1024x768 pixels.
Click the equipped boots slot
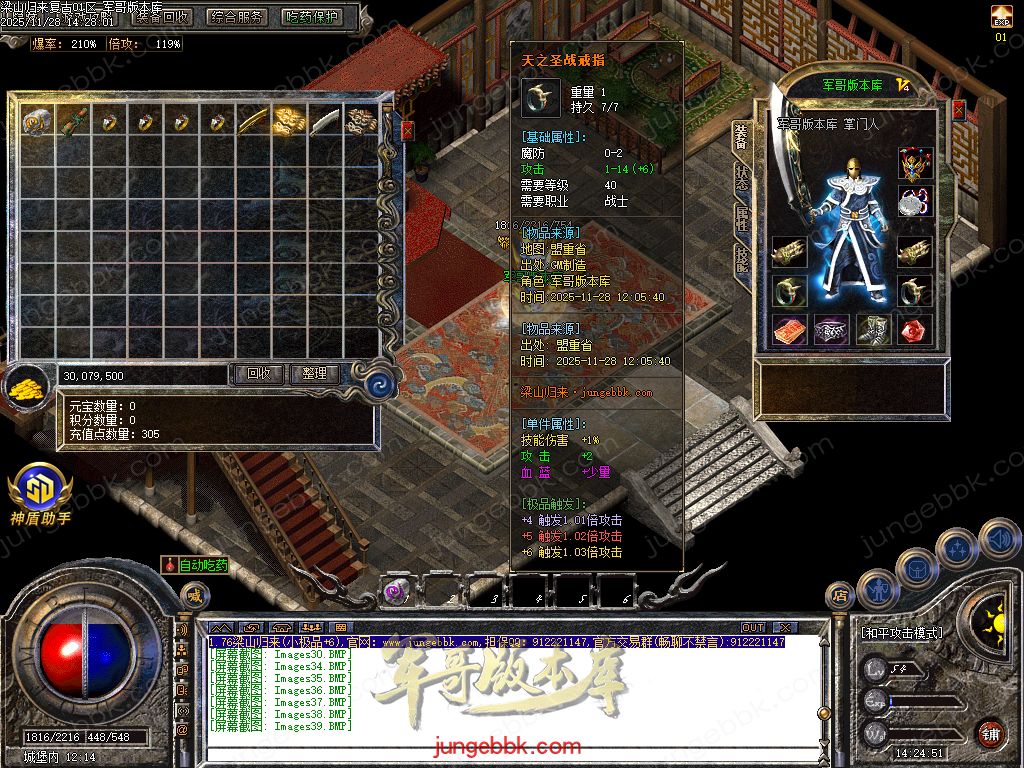tap(873, 330)
